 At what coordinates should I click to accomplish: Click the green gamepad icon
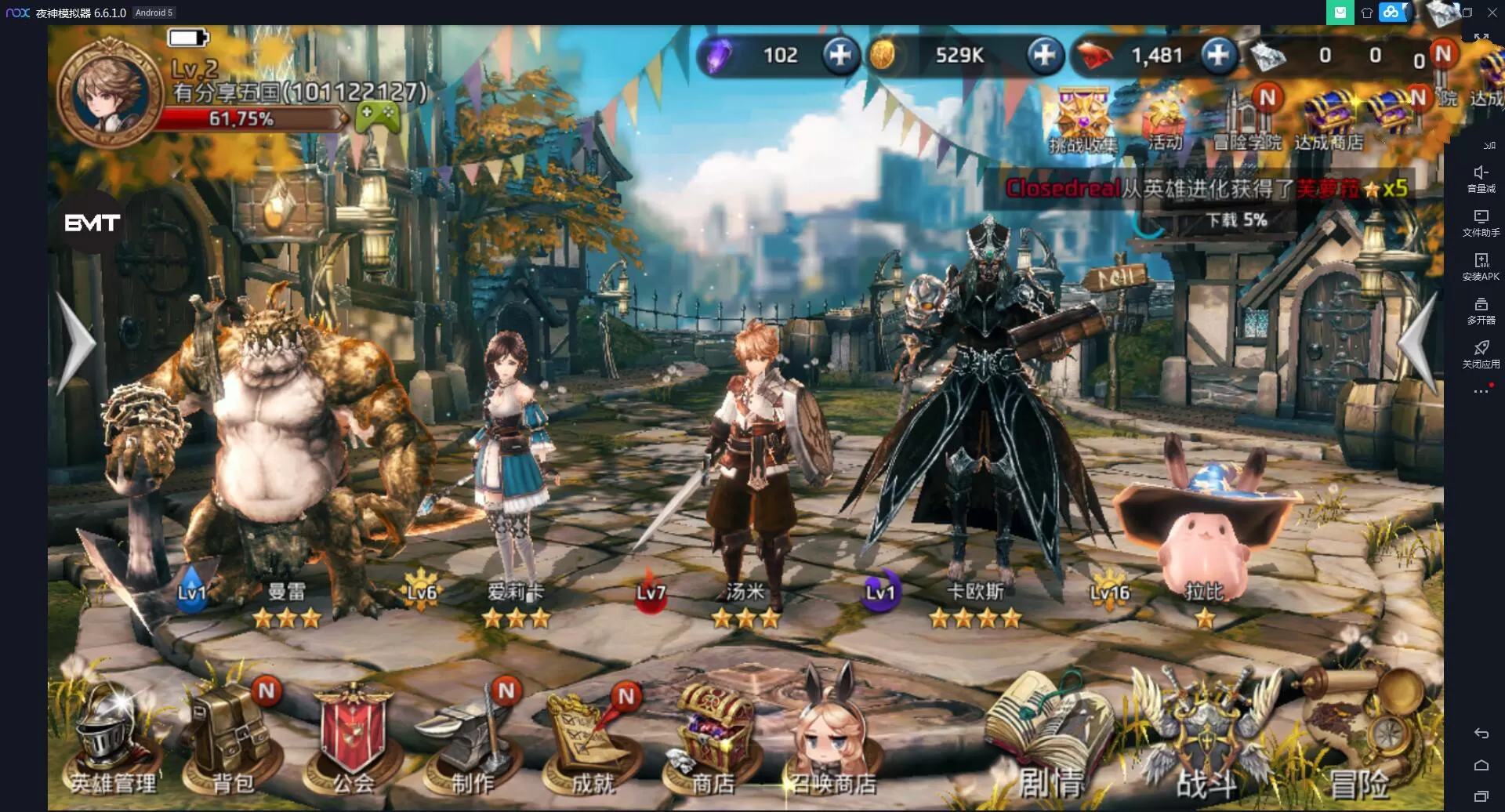pyautogui.click(x=377, y=118)
